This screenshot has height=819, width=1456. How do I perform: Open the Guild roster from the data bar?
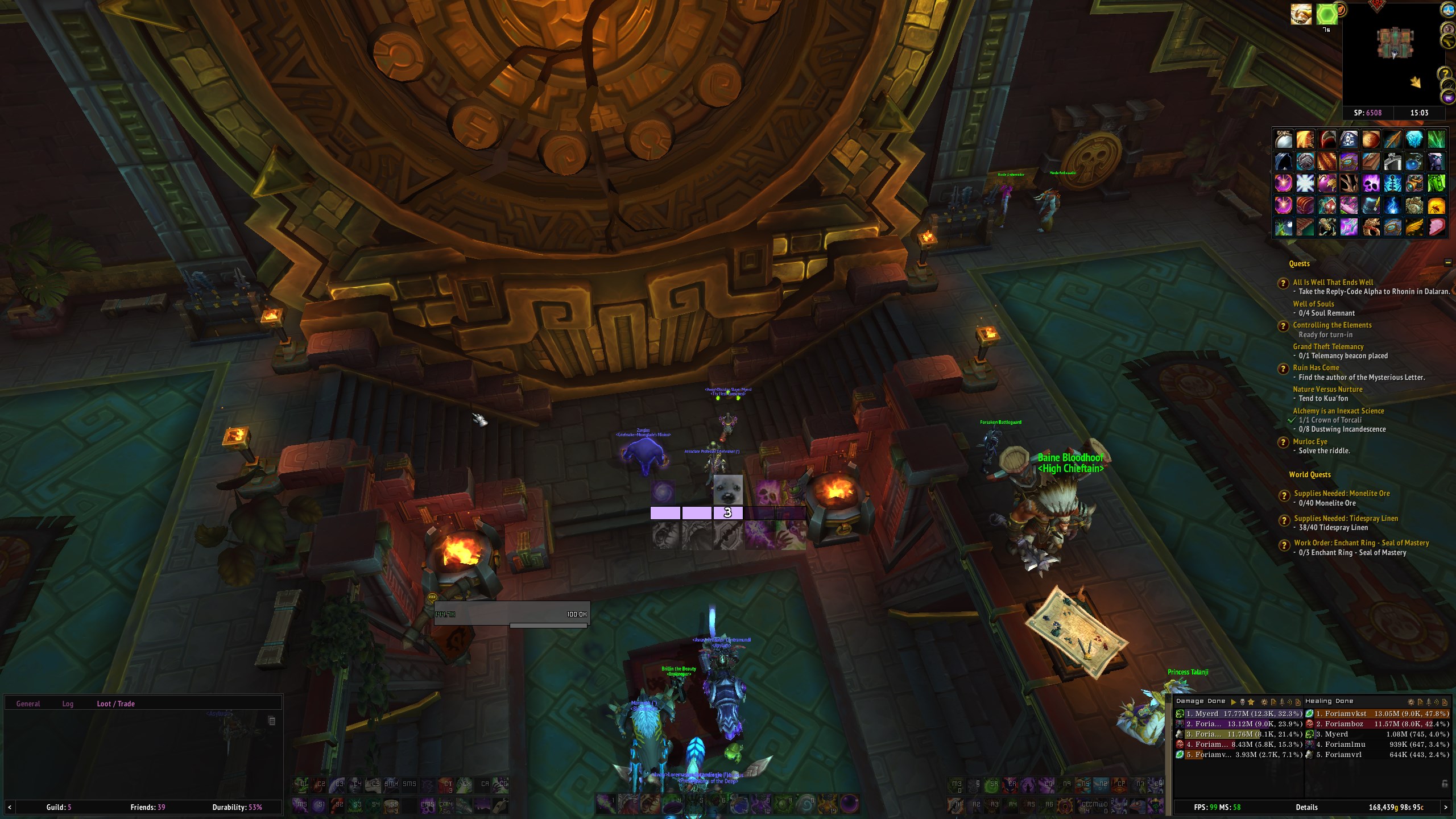[x=59, y=807]
